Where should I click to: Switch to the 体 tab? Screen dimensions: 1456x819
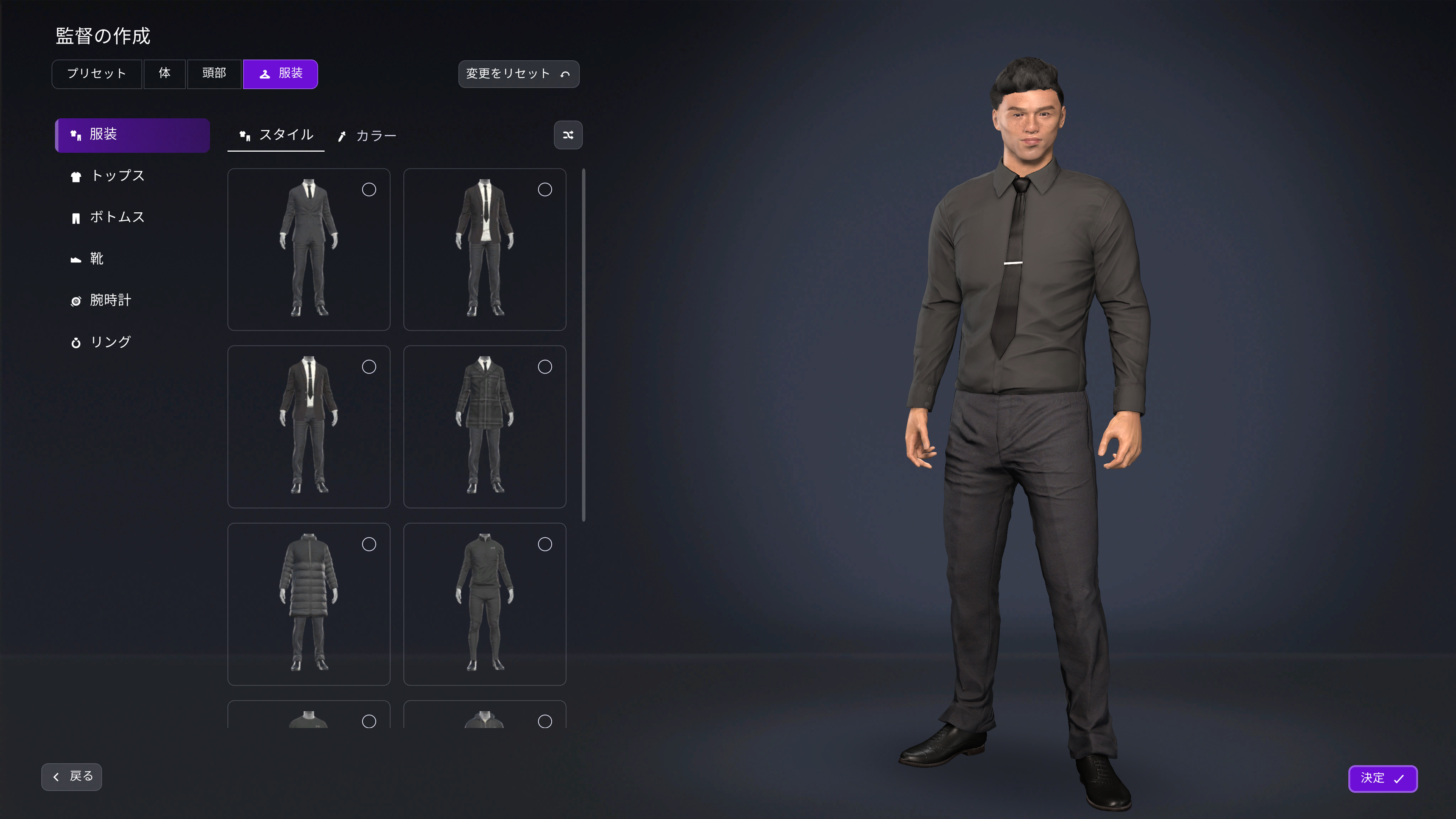(x=165, y=74)
